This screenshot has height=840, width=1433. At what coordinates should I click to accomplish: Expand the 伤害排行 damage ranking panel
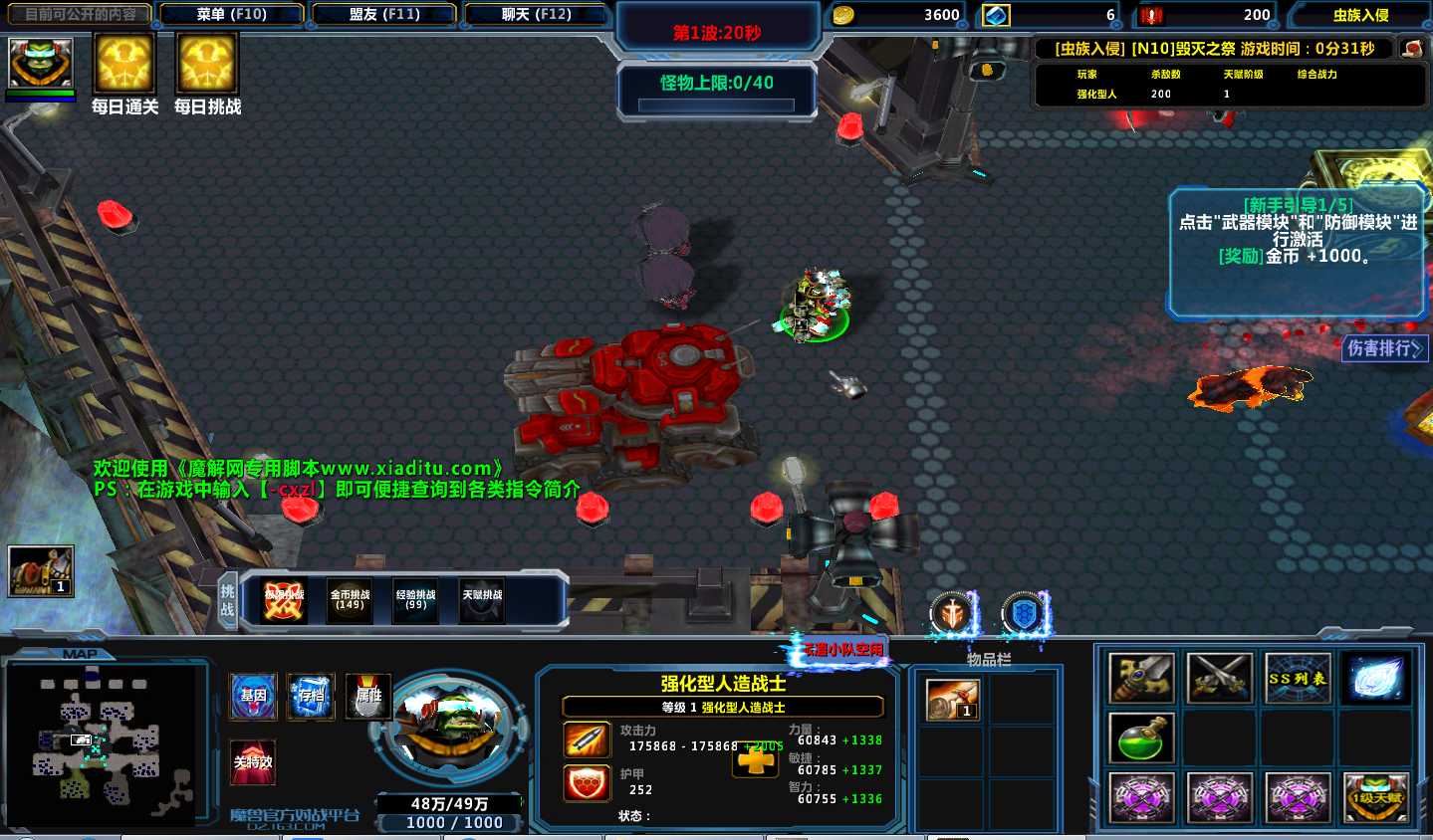tap(1385, 348)
